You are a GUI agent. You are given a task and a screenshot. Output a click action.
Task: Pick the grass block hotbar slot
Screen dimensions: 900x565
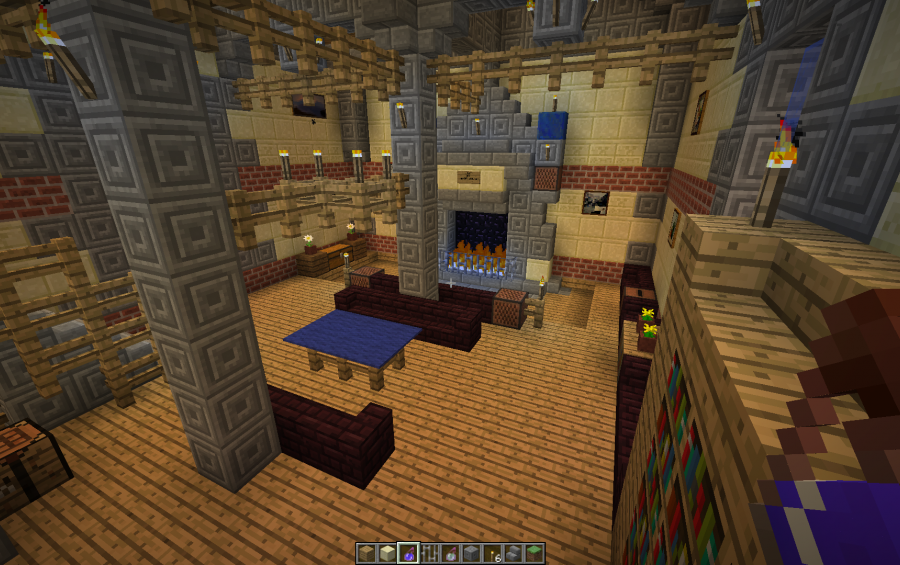coord(534,553)
